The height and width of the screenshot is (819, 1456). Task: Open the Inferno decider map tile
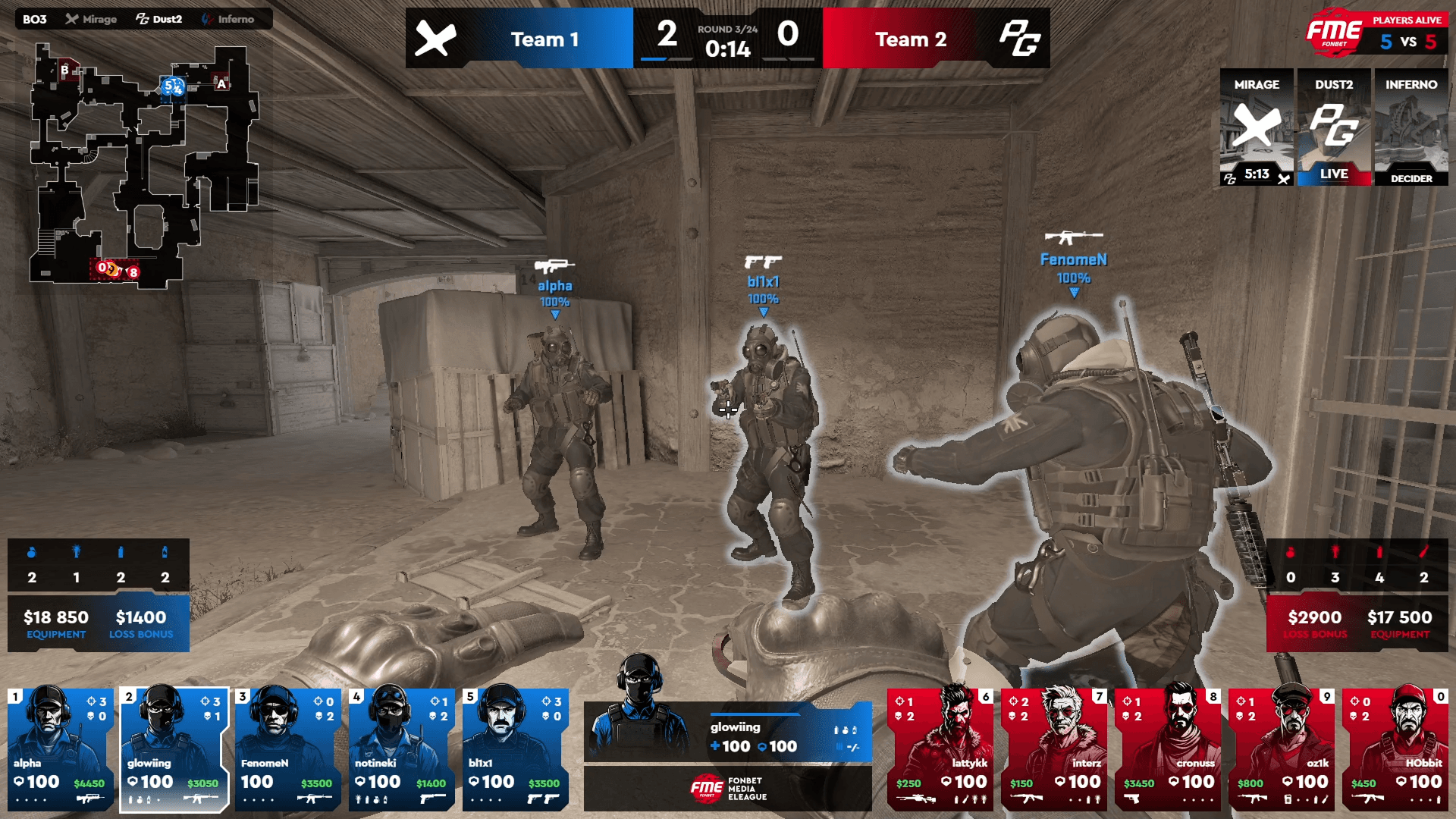click(1411, 127)
